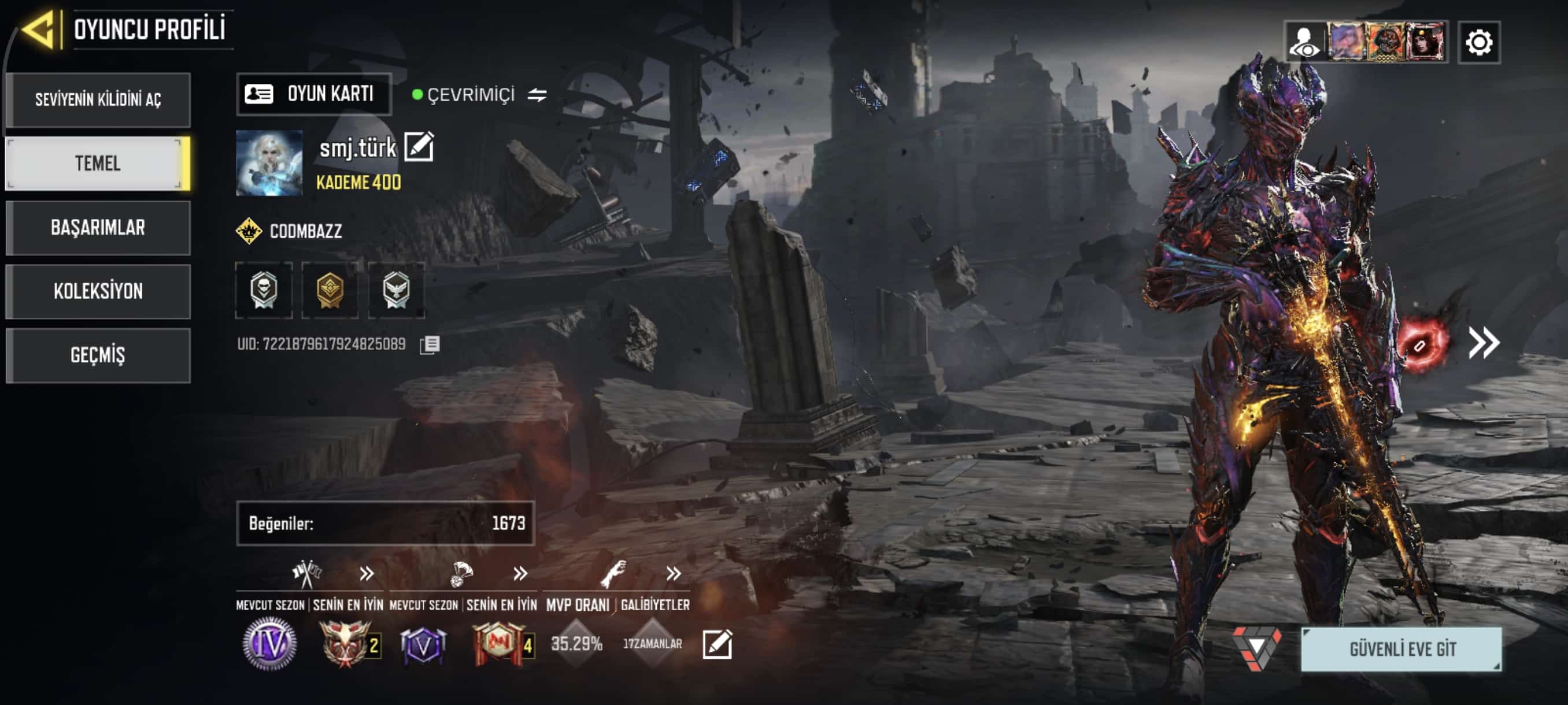The width and height of the screenshot is (1568, 705).
Task: Open the Koleksiyon tab
Action: [98, 291]
